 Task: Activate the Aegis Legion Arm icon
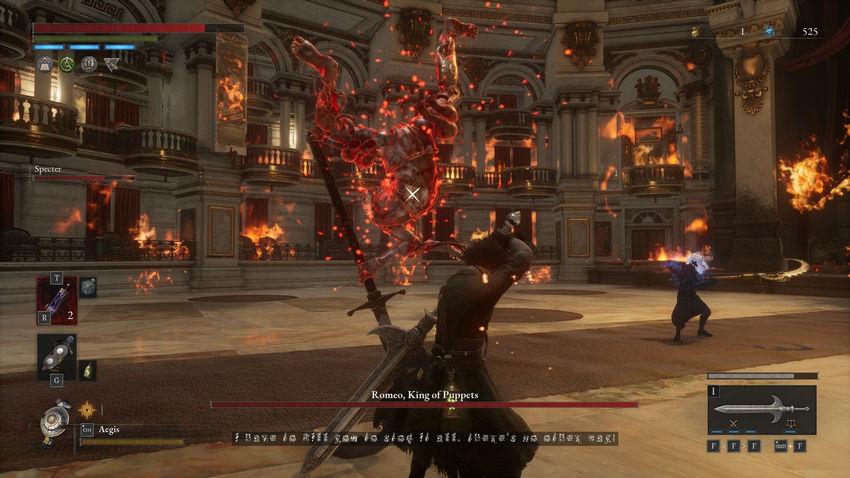pos(54,421)
